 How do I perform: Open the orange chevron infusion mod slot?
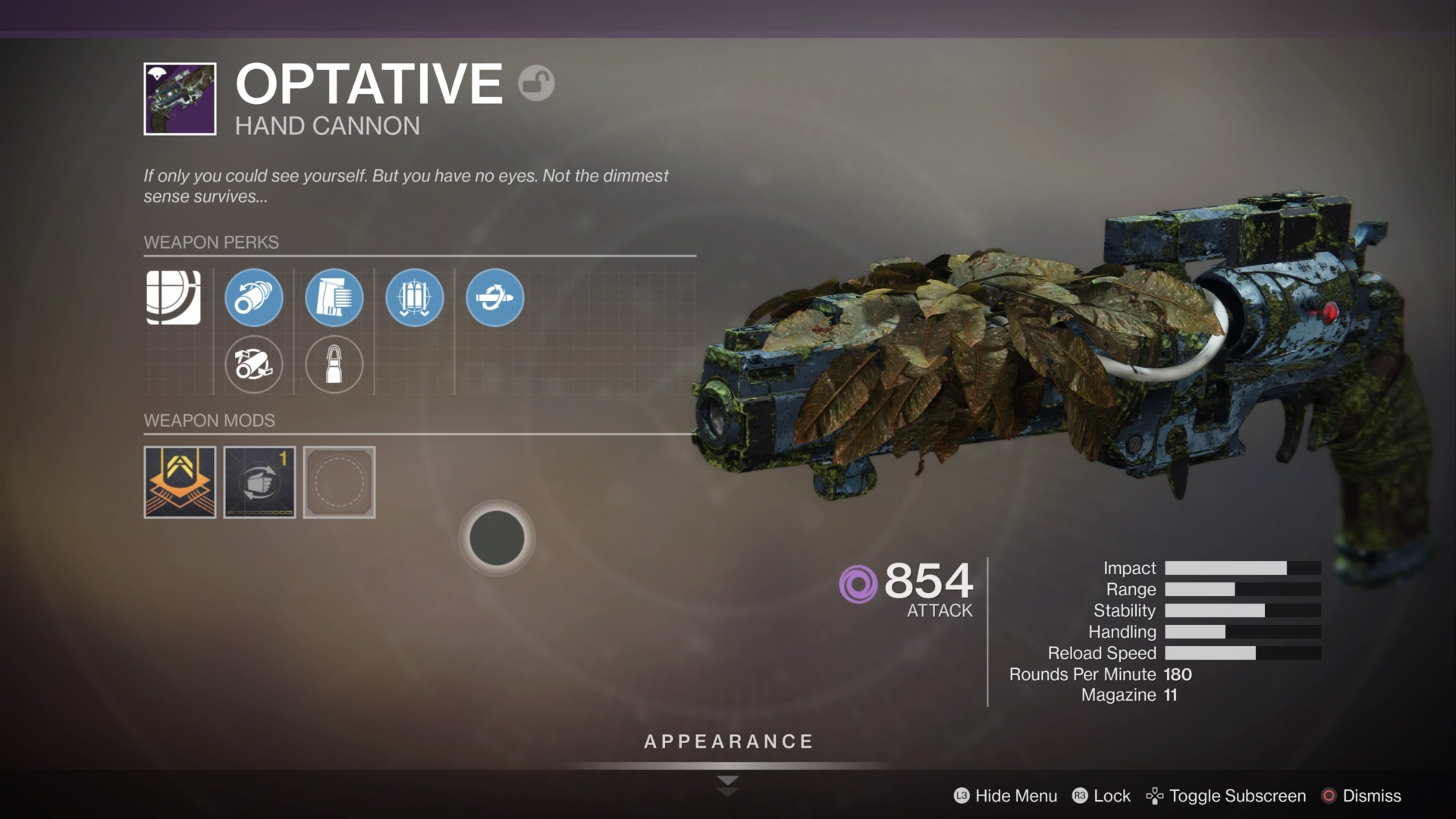pyautogui.click(x=180, y=482)
